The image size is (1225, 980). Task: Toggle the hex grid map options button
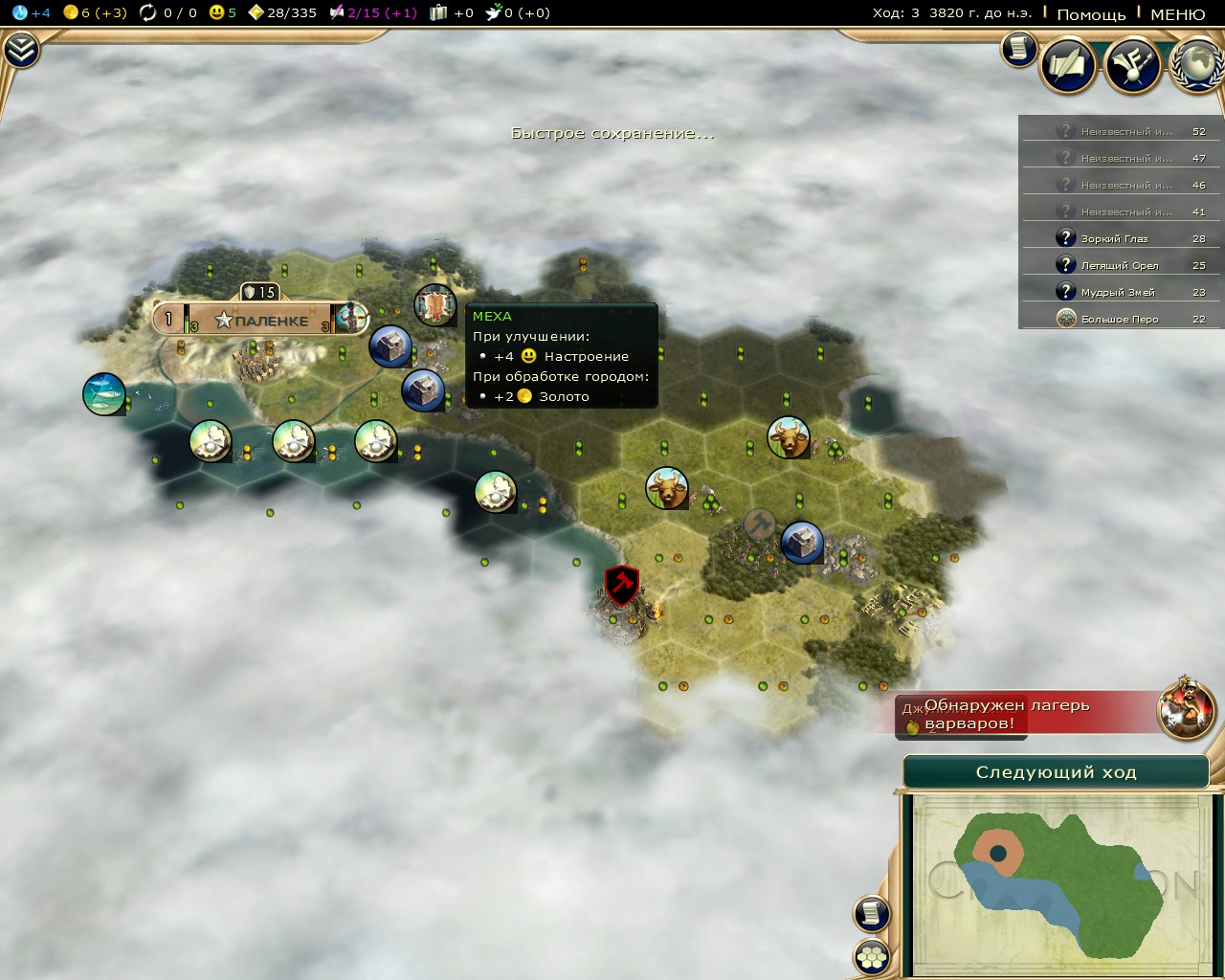click(872, 955)
